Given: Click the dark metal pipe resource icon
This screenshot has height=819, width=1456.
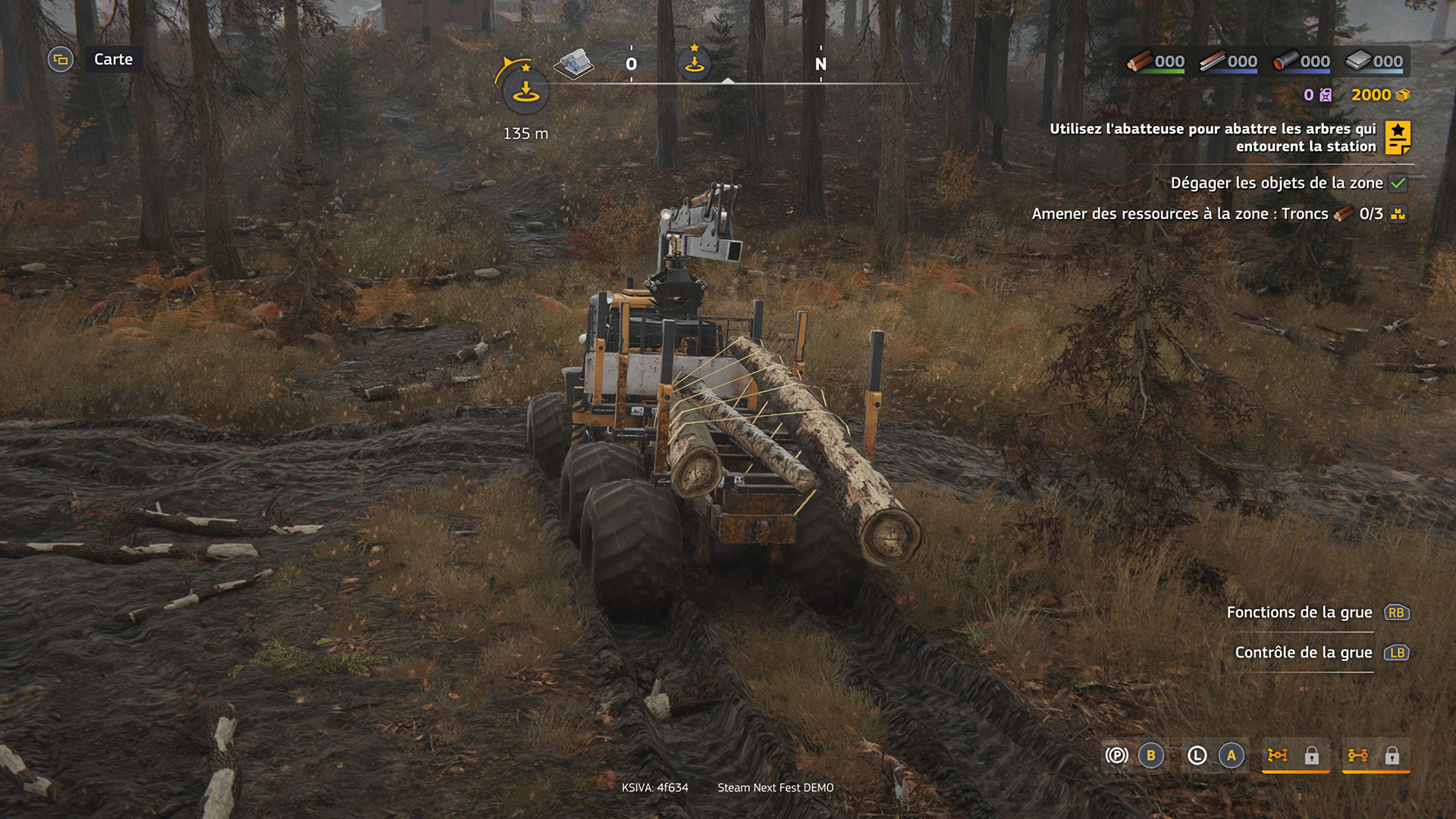Looking at the screenshot, I should pyautogui.click(x=1285, y=61).
